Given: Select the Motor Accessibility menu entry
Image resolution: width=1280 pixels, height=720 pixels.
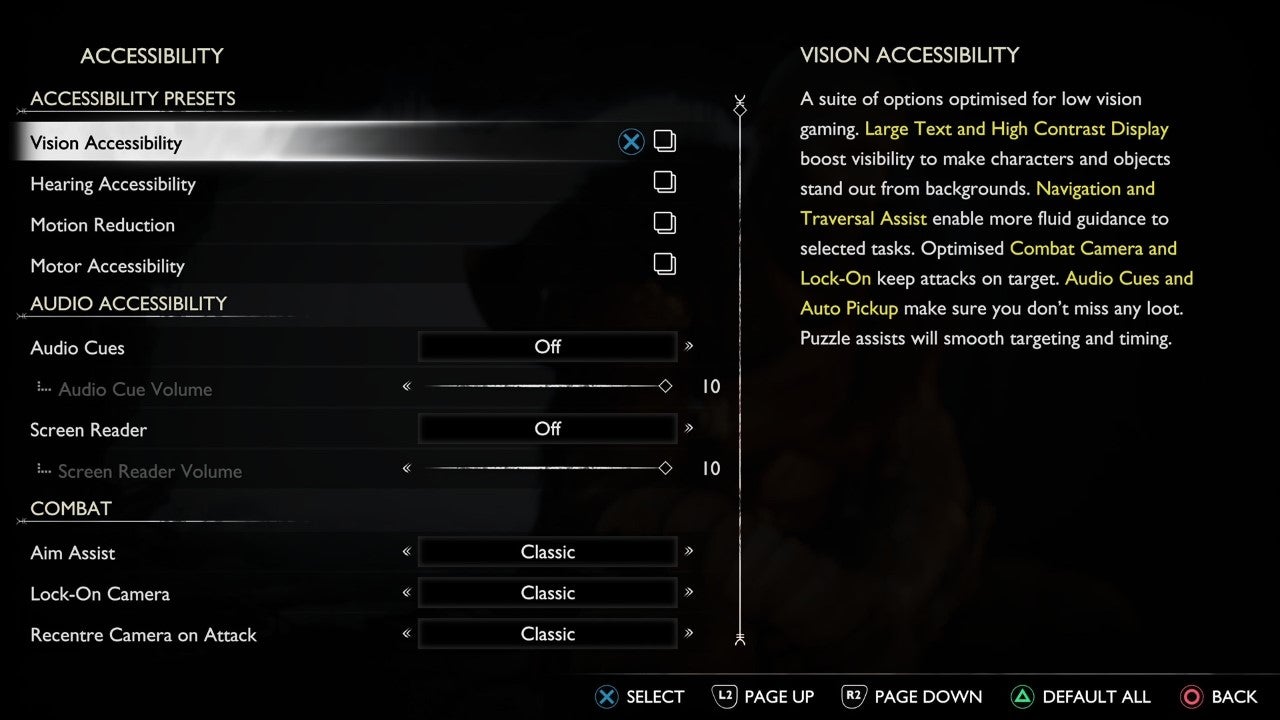Looking at the screenshot, I should point(107,266).
